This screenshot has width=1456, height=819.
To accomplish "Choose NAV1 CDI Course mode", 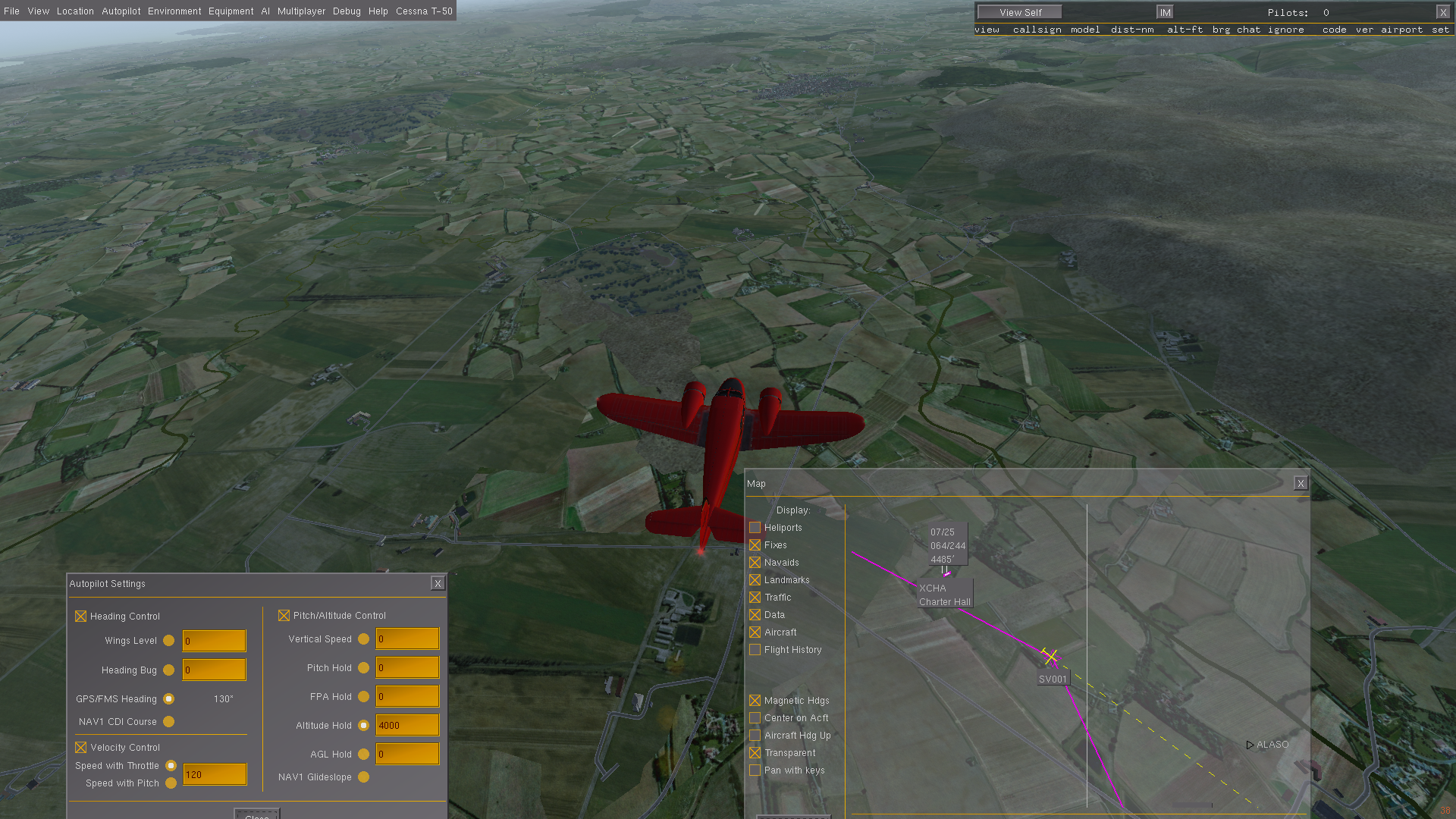I will tap(169, 722).
